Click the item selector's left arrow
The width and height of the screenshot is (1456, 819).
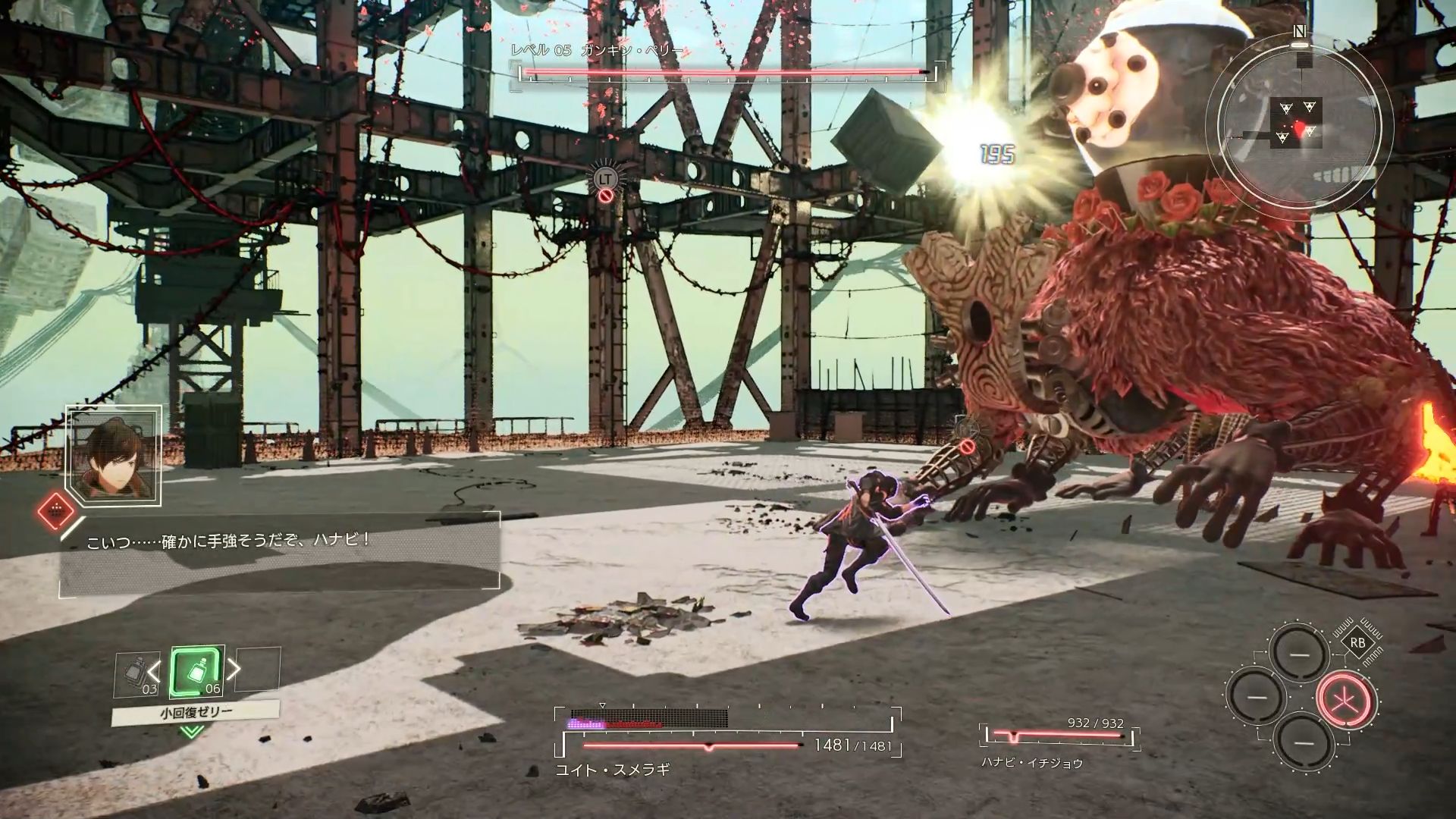tap(154, 671)
